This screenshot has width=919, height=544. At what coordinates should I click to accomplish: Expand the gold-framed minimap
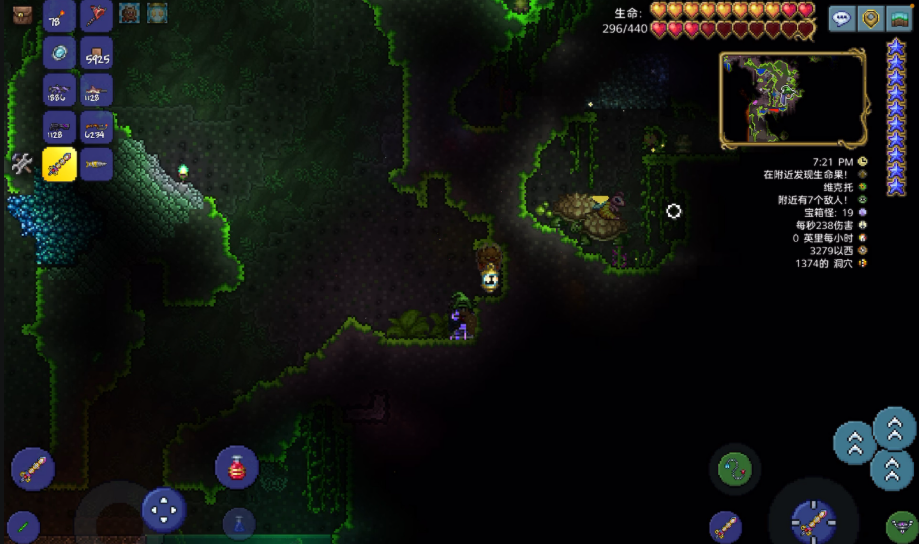point(793,99)
